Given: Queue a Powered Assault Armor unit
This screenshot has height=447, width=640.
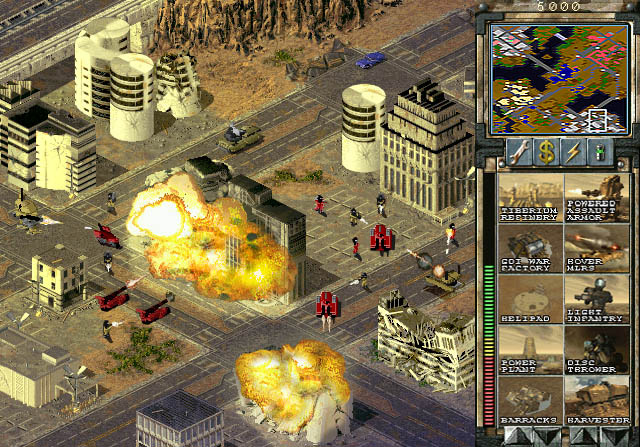Looking at the screenshot, I should (594, 198).
